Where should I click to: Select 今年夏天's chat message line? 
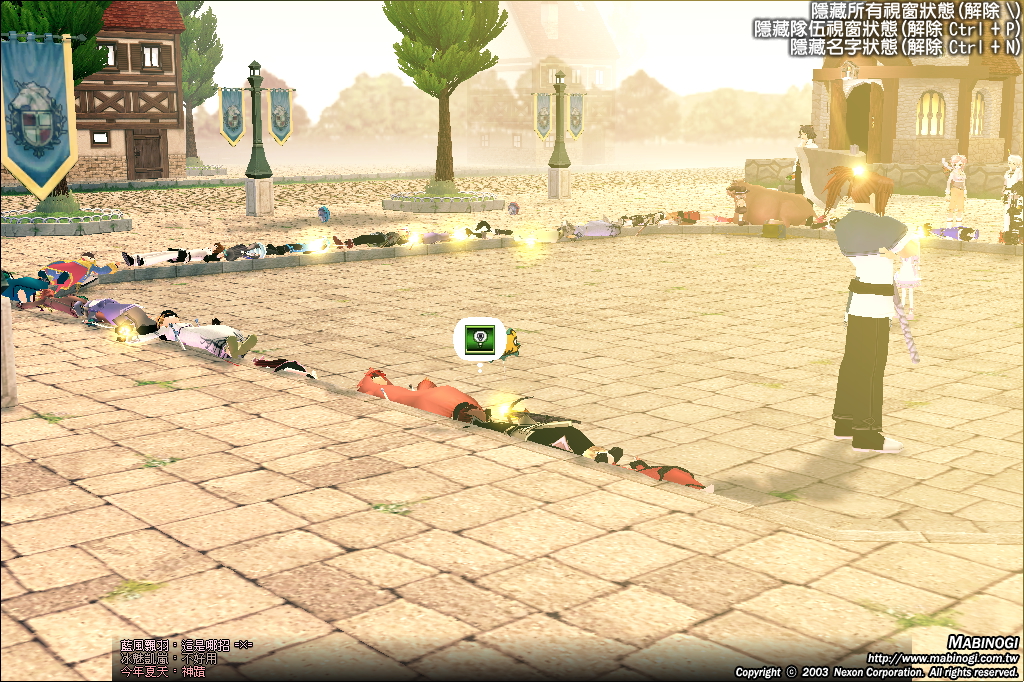pos(168,673)
